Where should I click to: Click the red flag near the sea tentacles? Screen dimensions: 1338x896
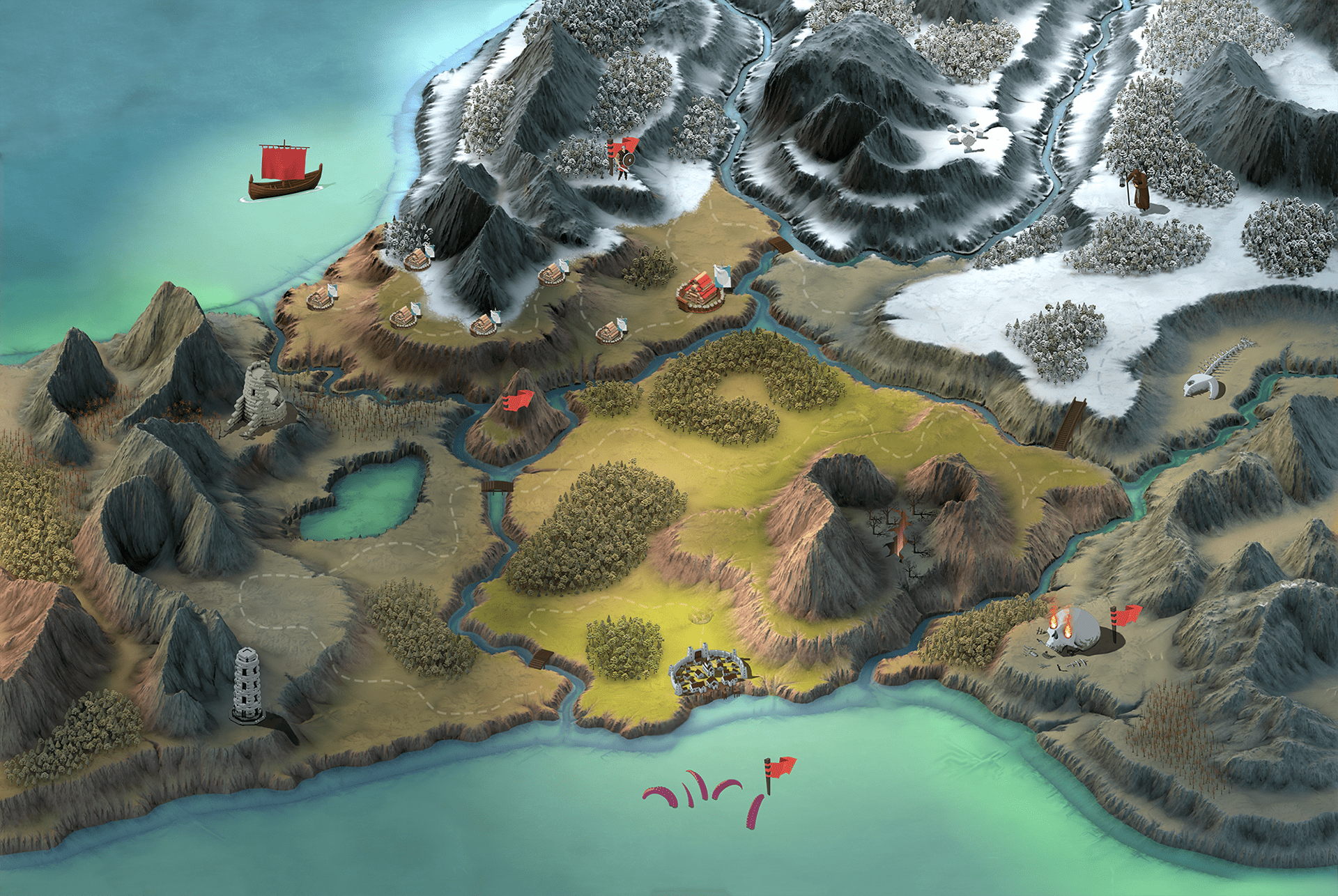click(780, 769)
